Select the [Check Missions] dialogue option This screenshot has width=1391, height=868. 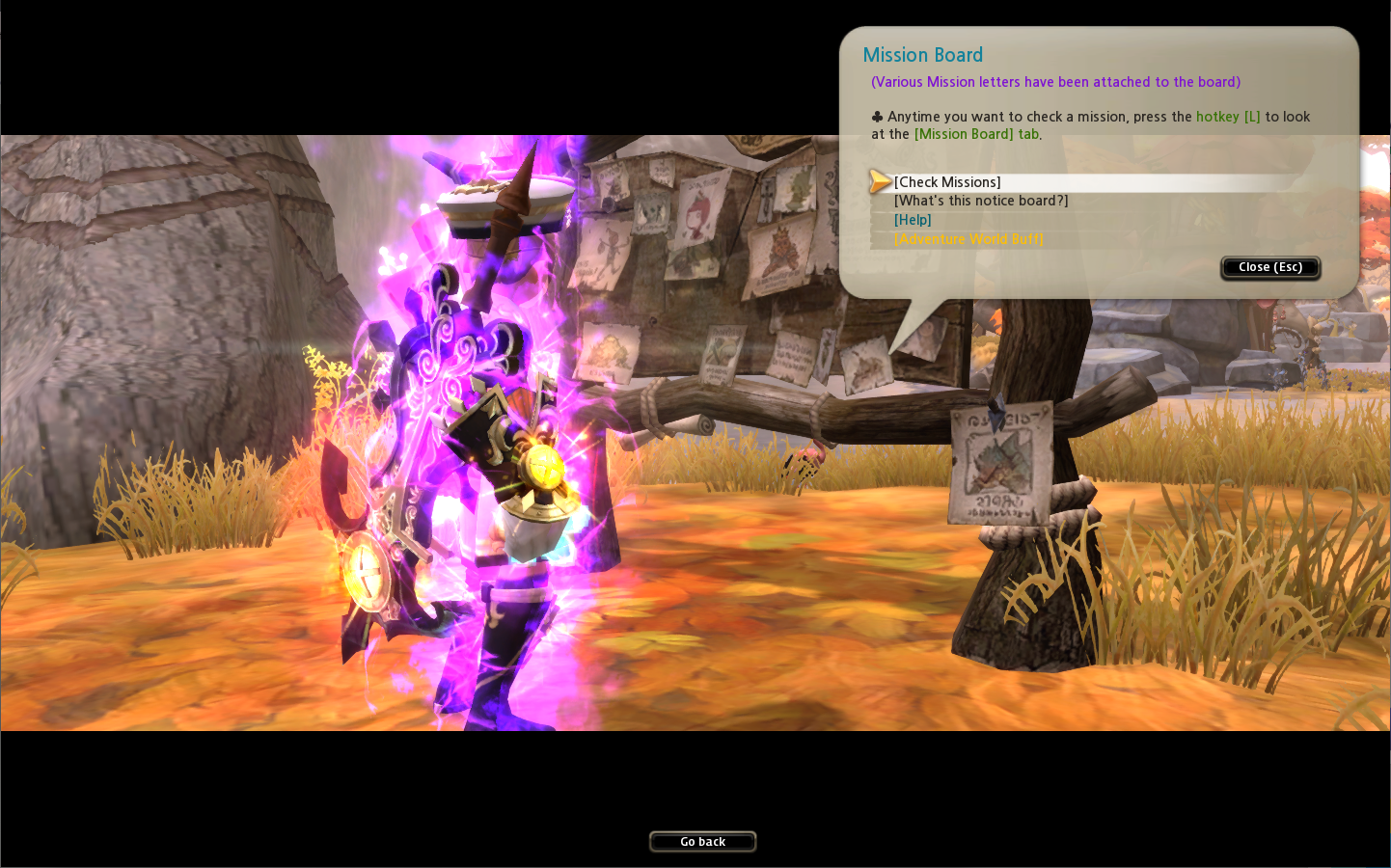[947, 182]
